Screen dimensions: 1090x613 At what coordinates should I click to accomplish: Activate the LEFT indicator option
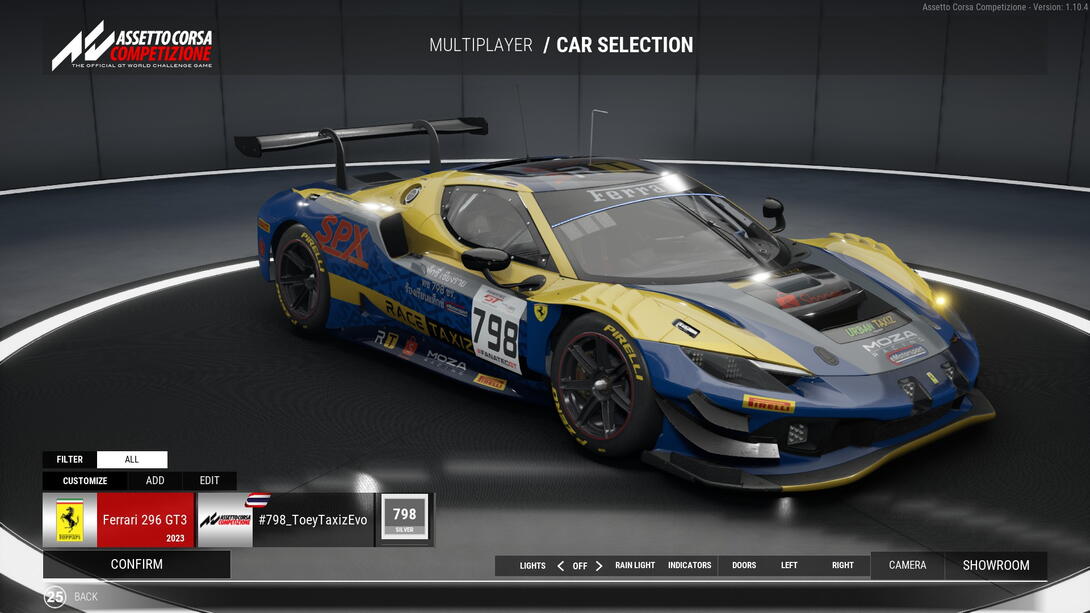(x=789, y=566)
